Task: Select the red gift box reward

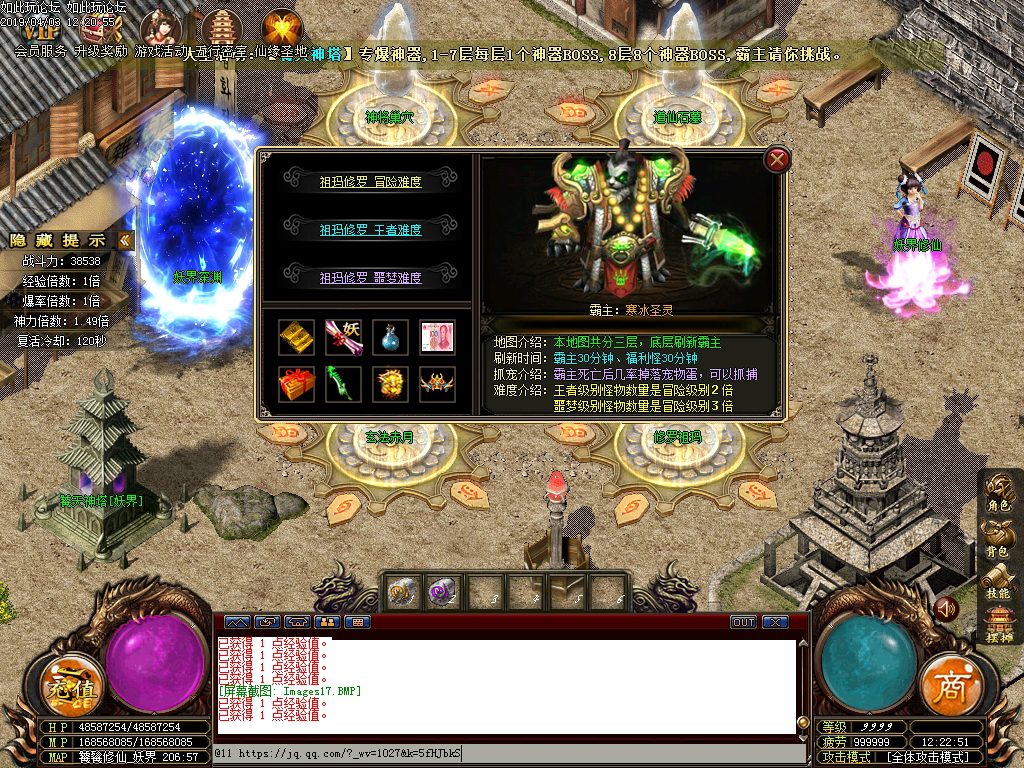Action: [296, 384]
